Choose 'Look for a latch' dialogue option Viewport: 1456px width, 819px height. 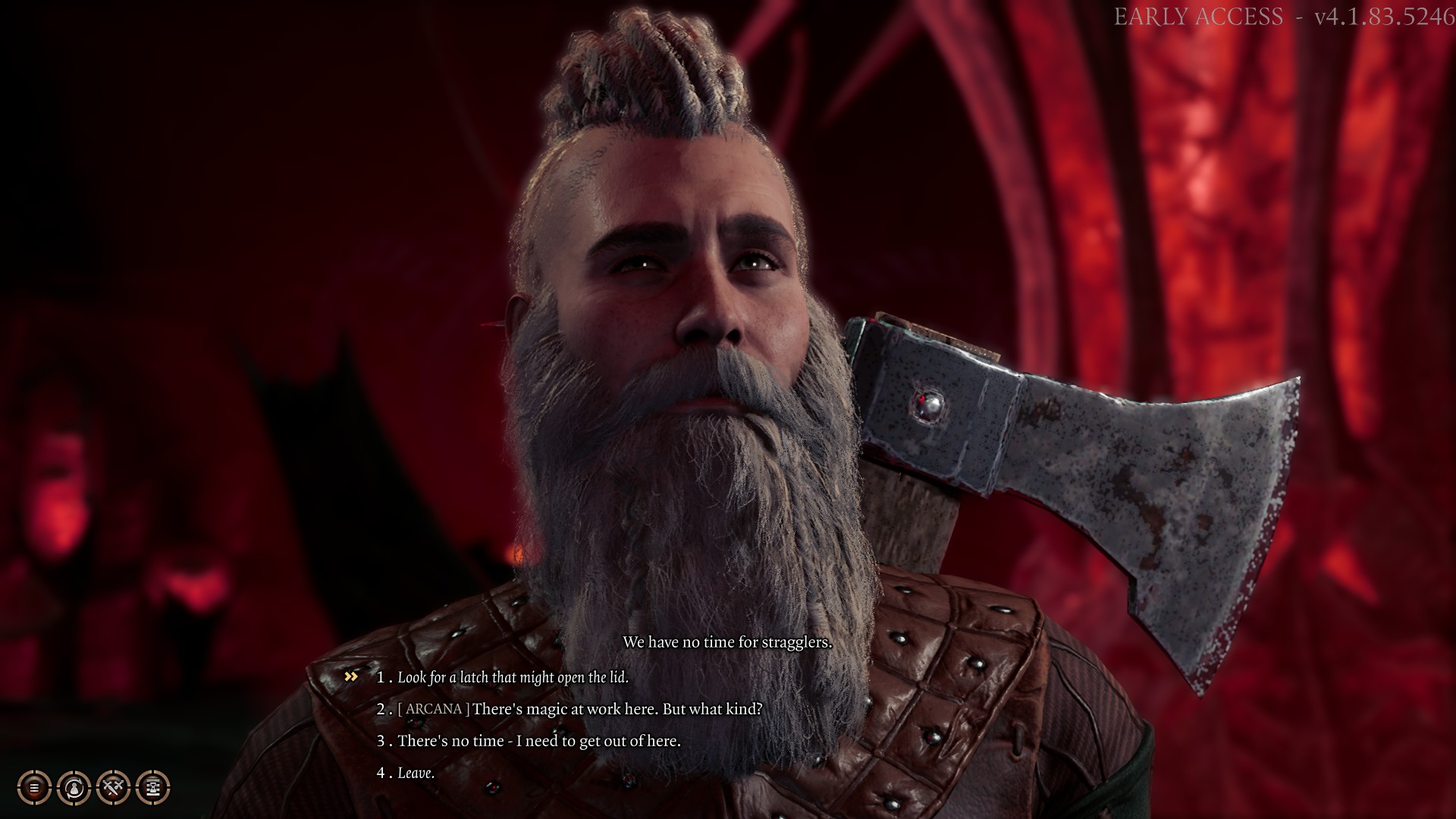click(513, 677)
